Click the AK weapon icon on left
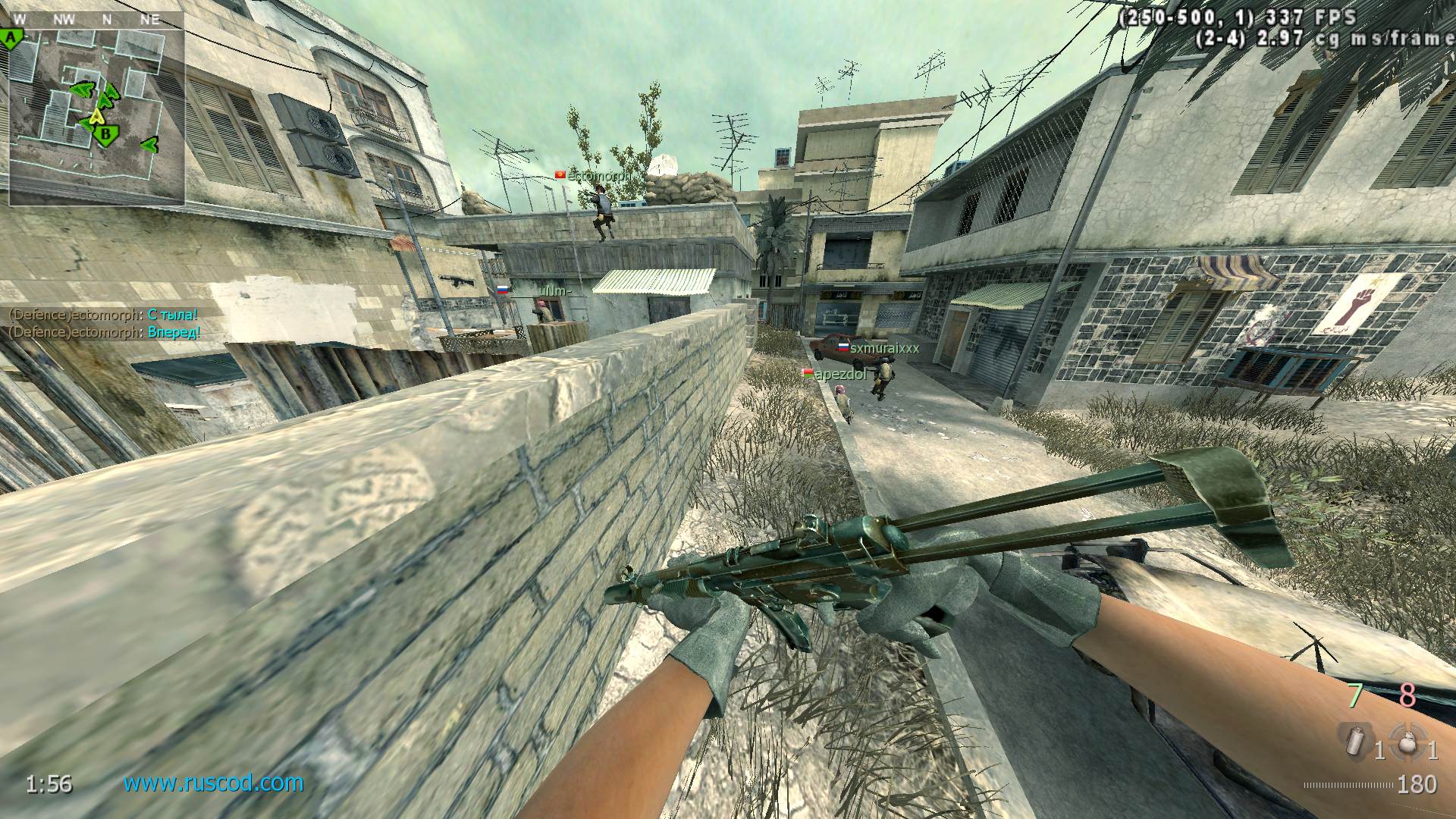Image resolution: width=1456 pixels, height=819 pixels. 457,280
